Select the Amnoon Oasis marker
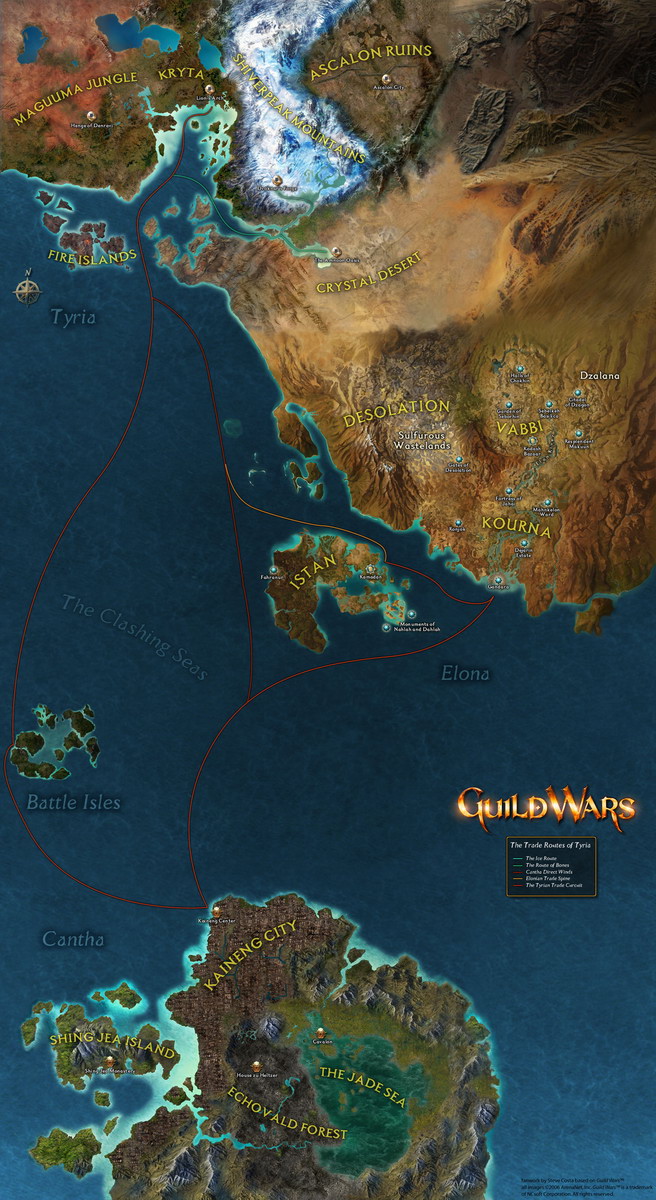The height and width of the screenshot is (1200, 656). [x=337, y=250]
